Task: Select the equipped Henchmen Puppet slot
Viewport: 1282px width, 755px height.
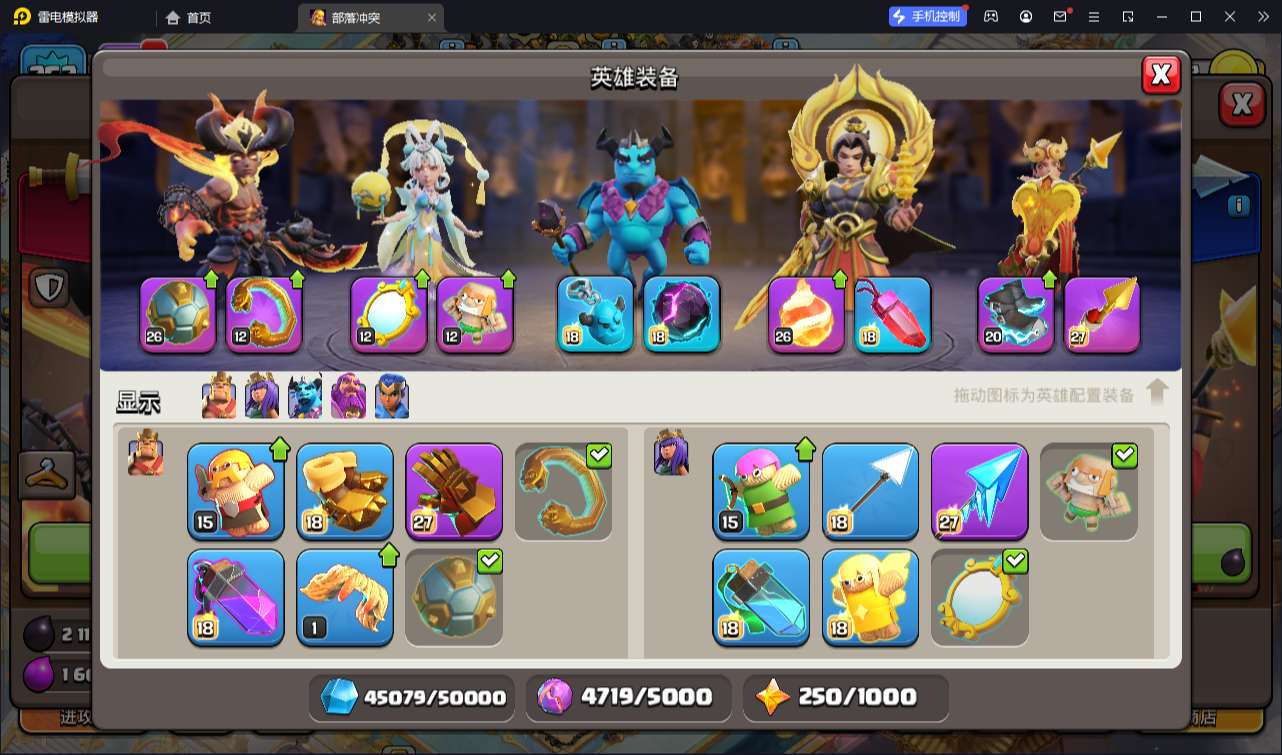Action: (x=595, y=315)
